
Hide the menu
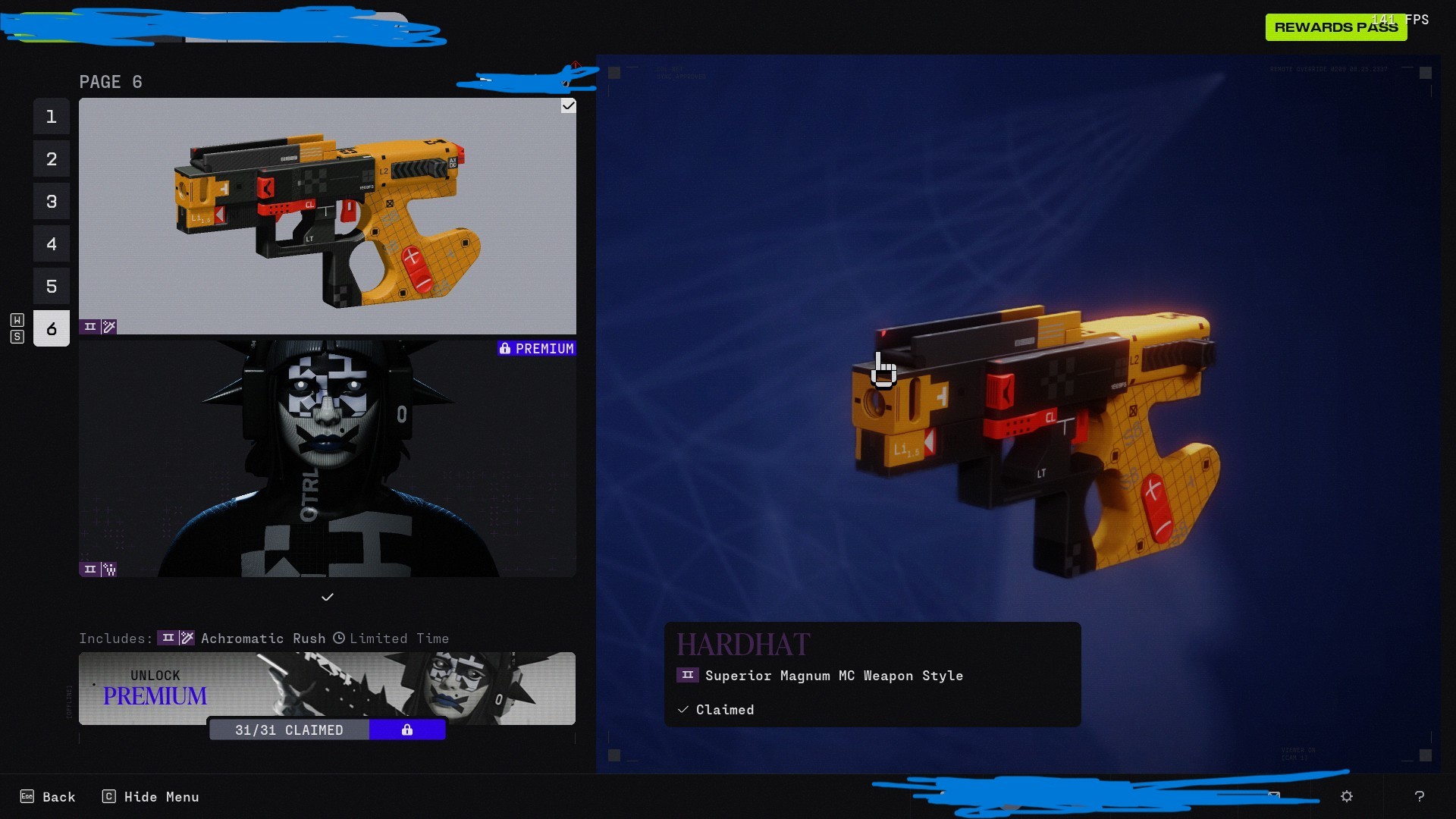[x=151, y=797]
